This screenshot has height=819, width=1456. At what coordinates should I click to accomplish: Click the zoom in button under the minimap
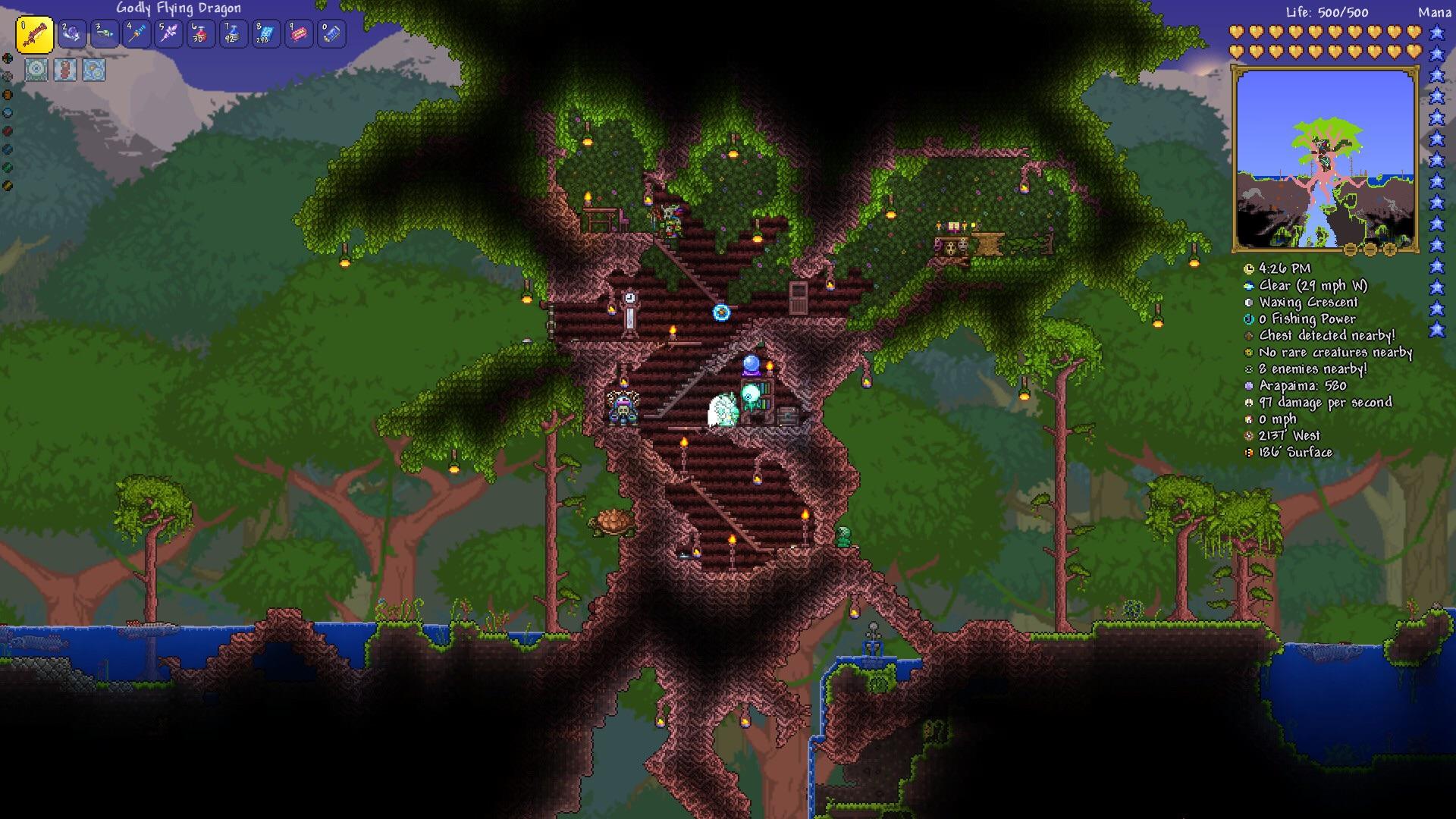[x=1390, y=250]
